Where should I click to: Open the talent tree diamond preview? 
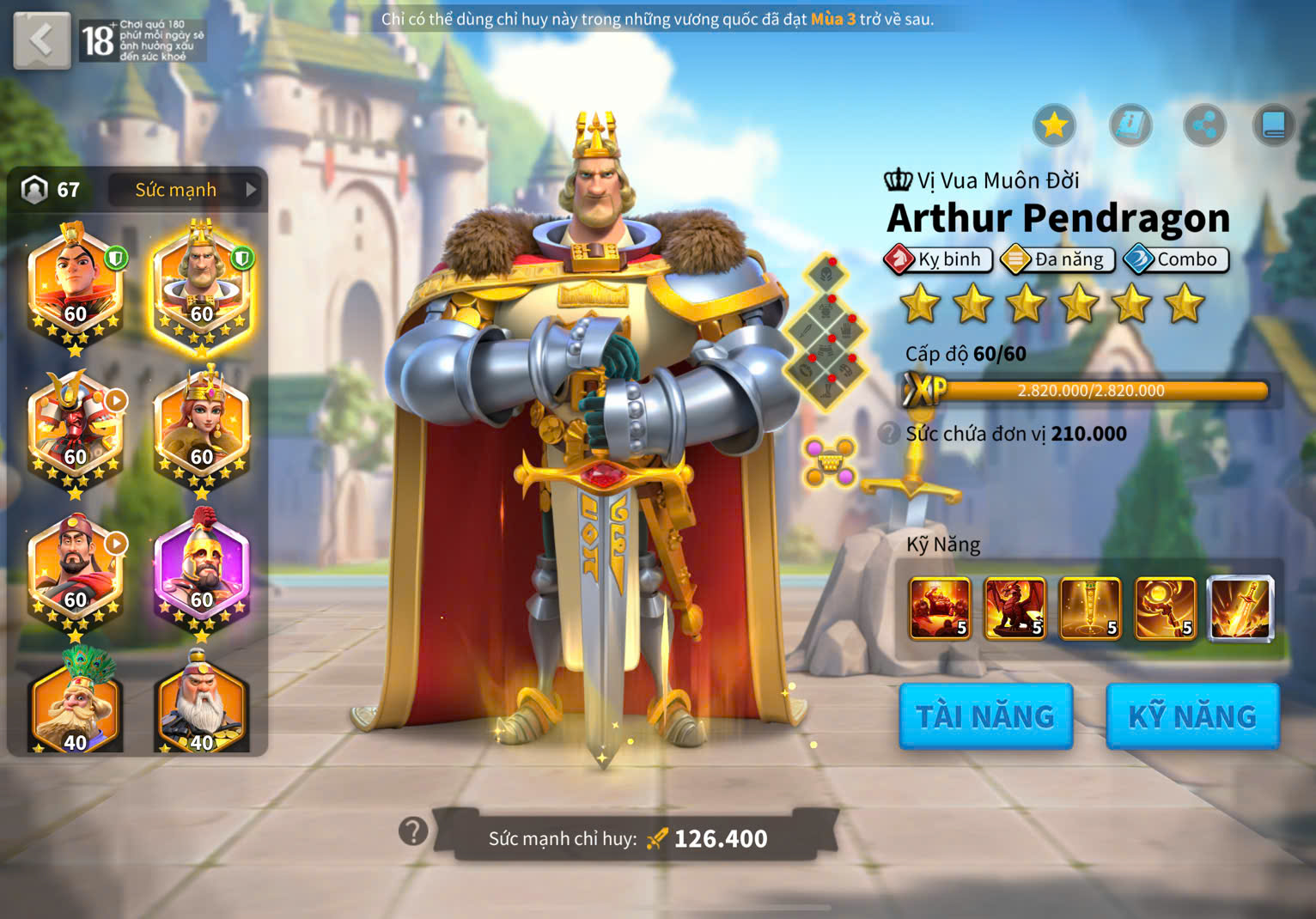[x=826, y=331]
